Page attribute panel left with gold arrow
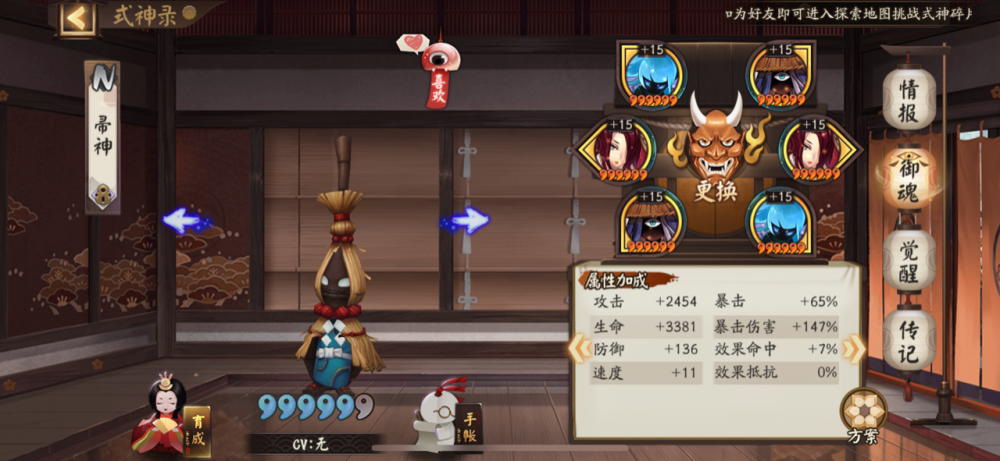 click(577, 348)
